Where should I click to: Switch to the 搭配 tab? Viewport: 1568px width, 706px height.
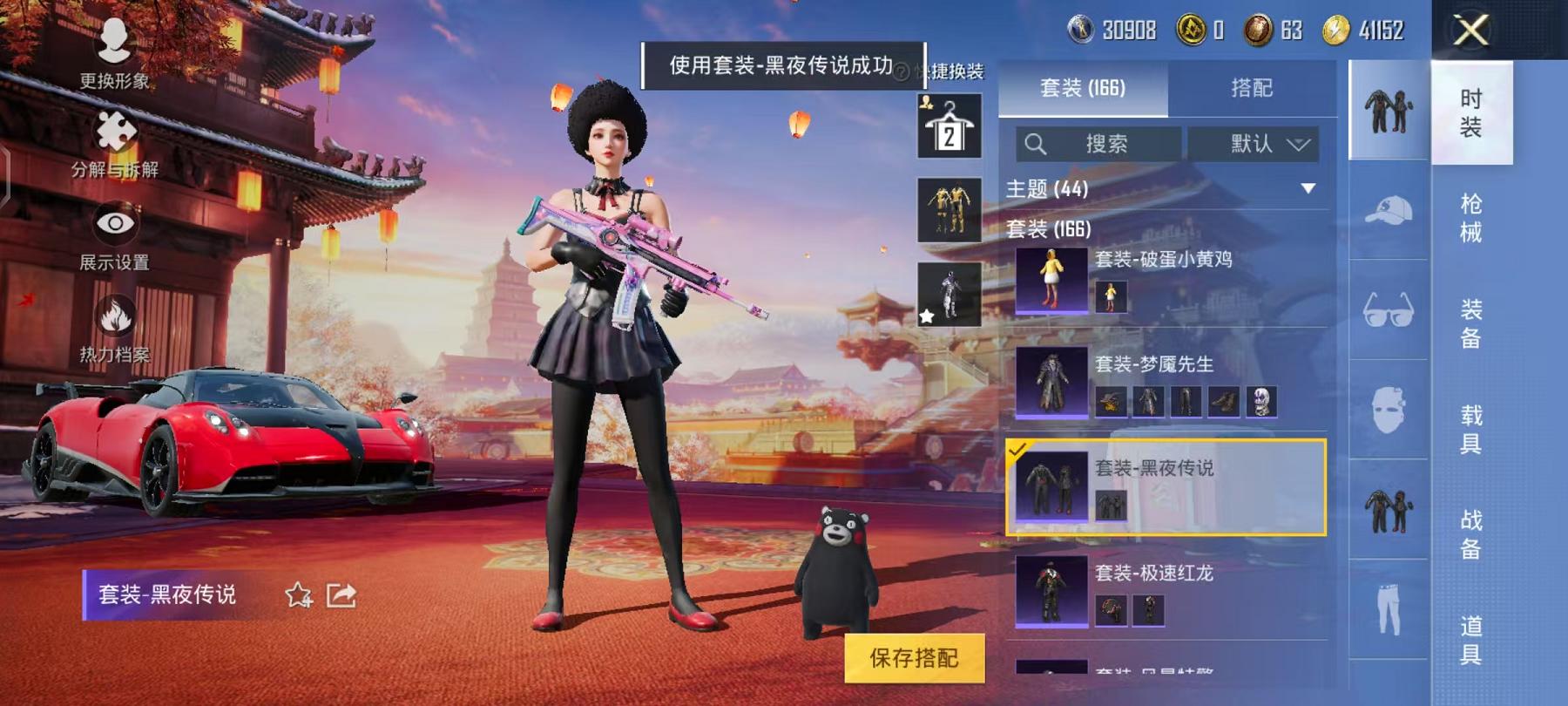pyautogui.click(x=1252, y=87)
